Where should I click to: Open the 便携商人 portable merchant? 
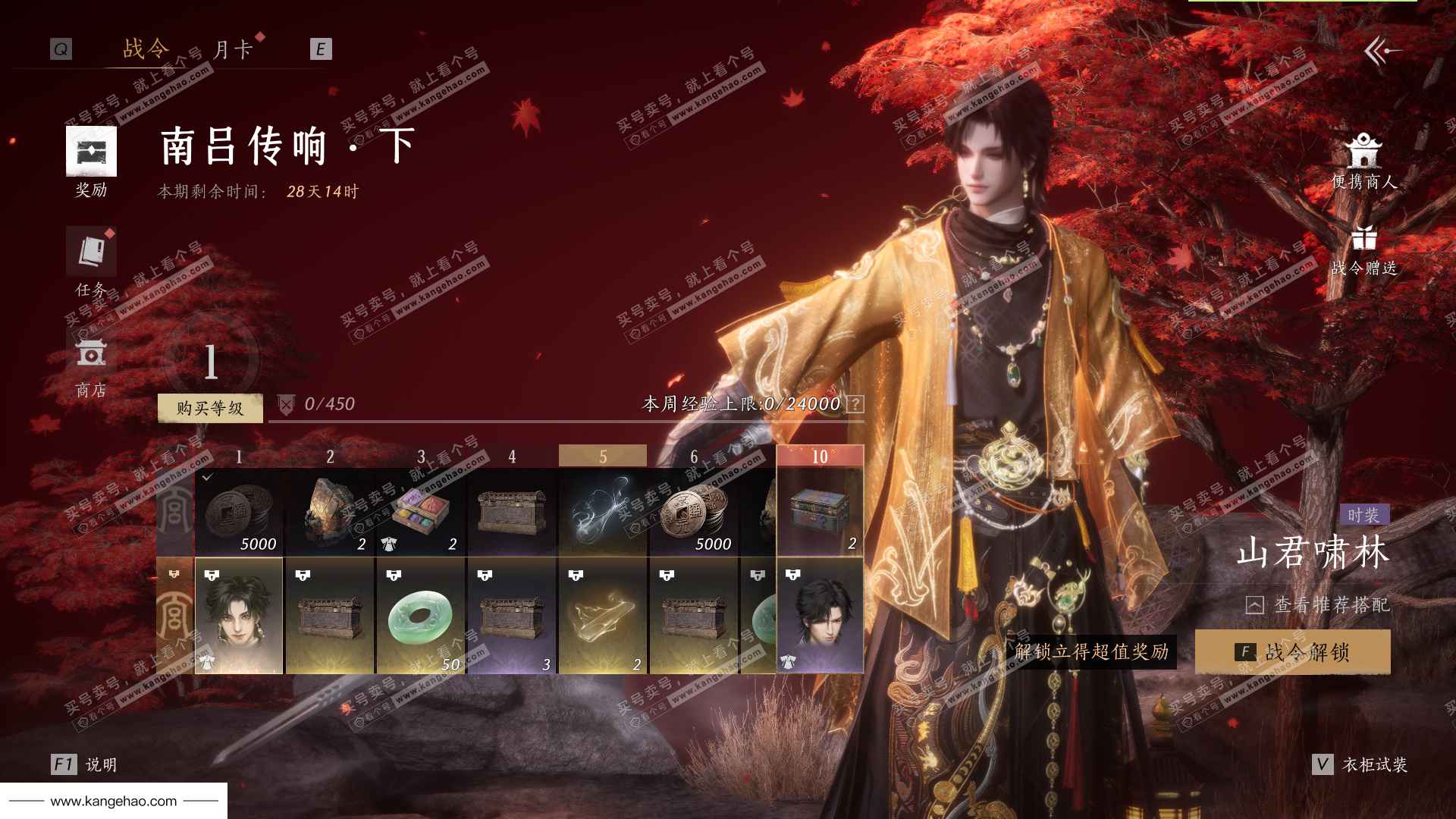click(1363, 162)
